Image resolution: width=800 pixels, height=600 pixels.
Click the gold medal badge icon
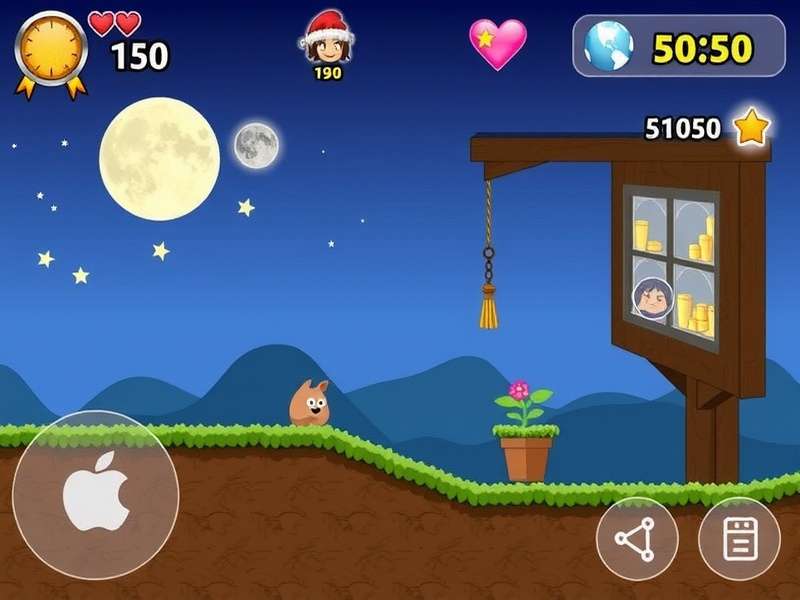pyautogui.click(x=51, y=51)
